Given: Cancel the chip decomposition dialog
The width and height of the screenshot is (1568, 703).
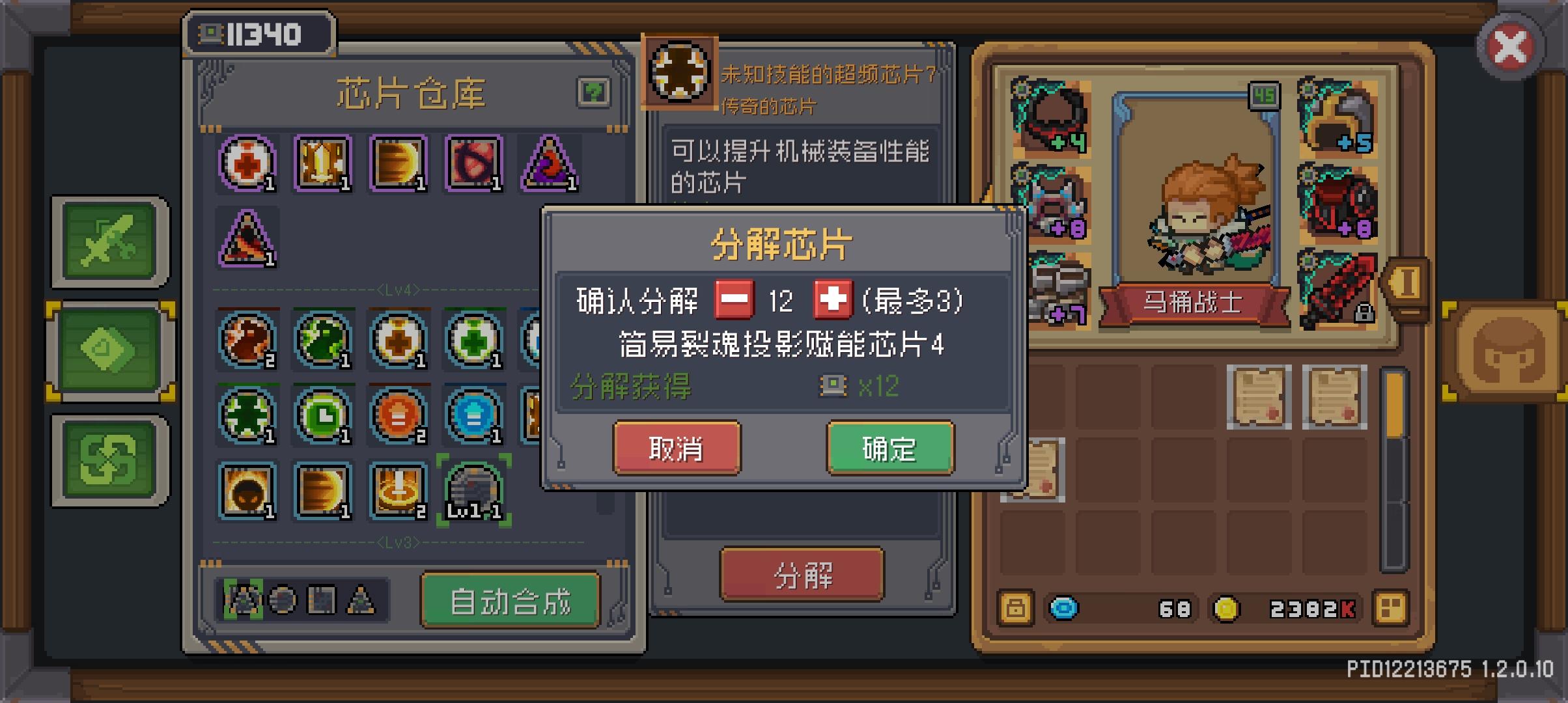Looking at the screenshot, I should [677, 448].
